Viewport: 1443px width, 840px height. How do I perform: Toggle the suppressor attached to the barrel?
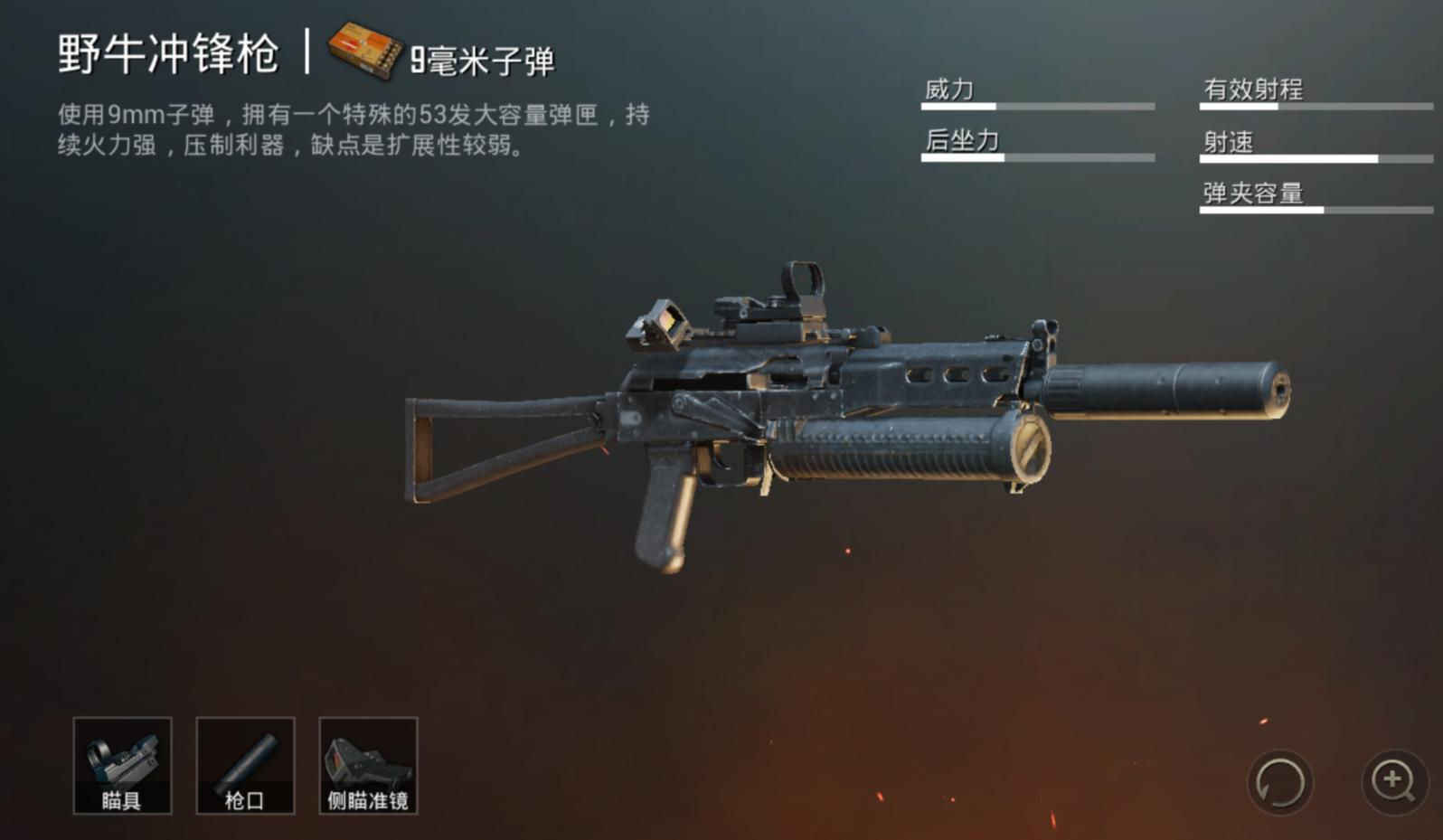[1166, 391]
